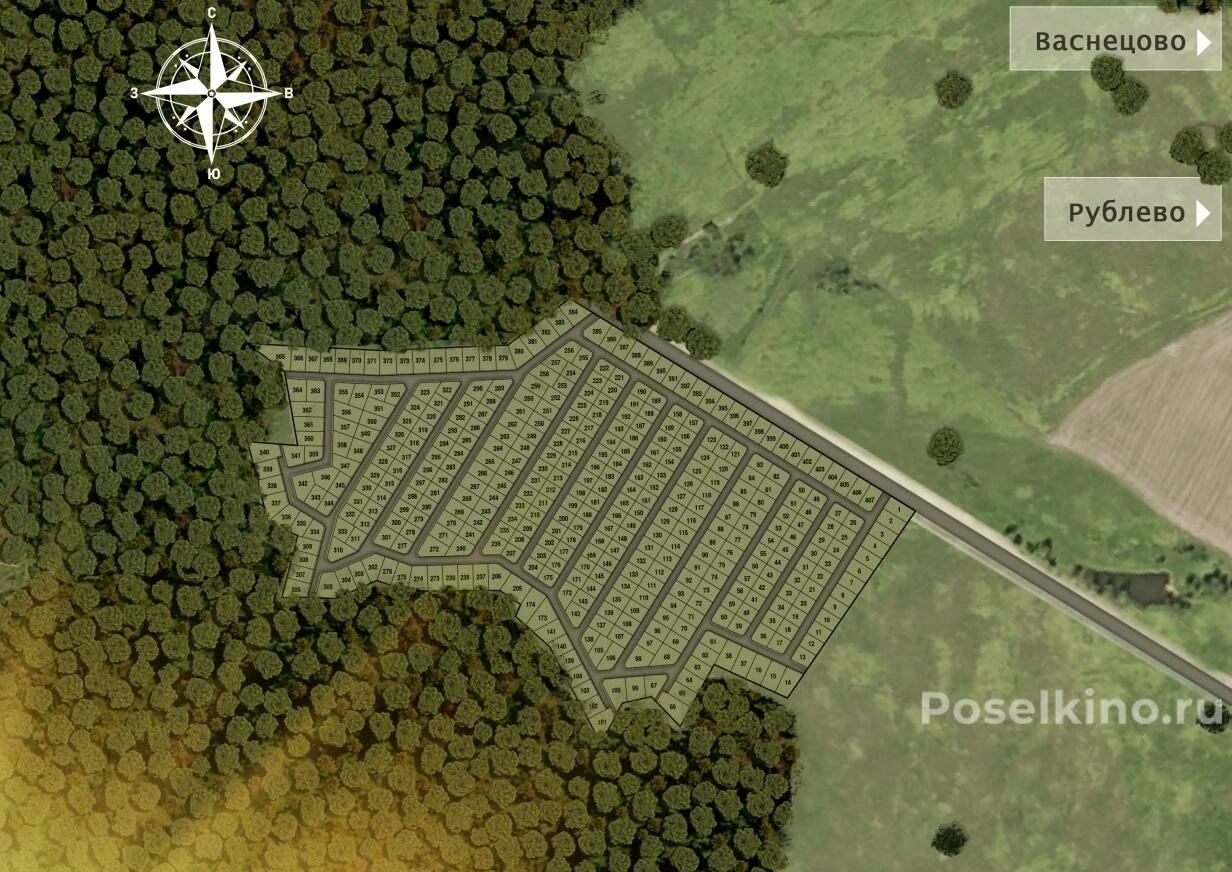Select plot number 380

pyautogui.click(x=518, y=352)
